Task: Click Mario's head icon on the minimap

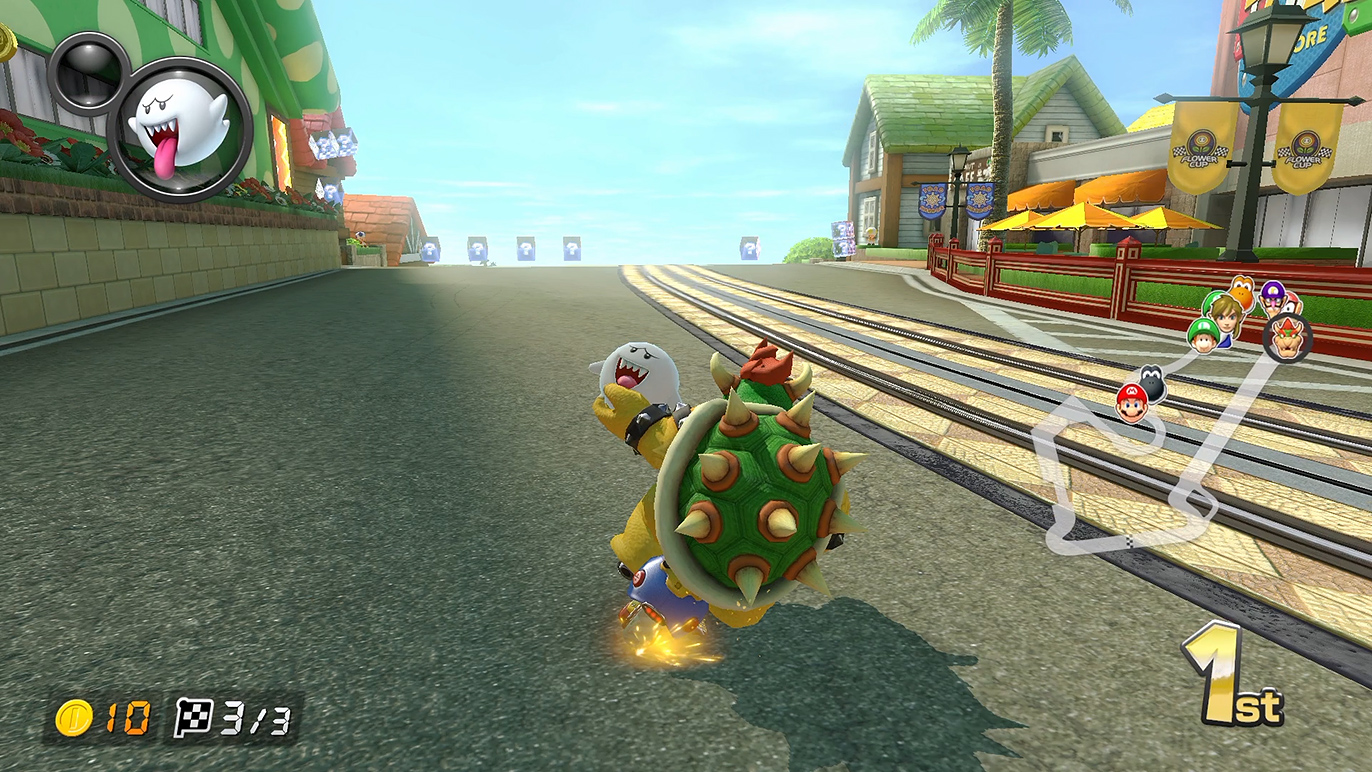Action: coord(1131,401)
